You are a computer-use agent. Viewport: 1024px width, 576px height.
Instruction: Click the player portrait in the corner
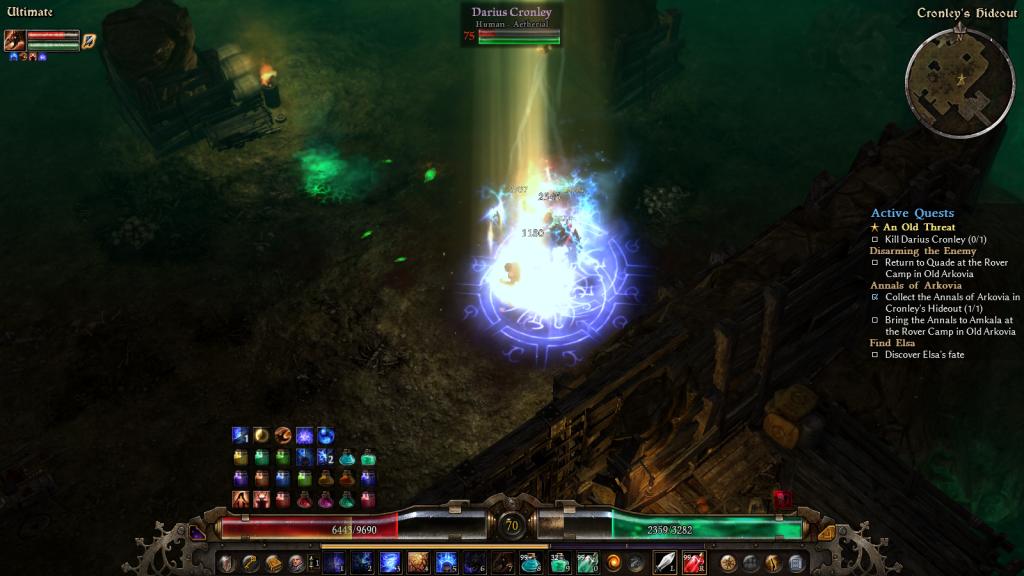14,40
